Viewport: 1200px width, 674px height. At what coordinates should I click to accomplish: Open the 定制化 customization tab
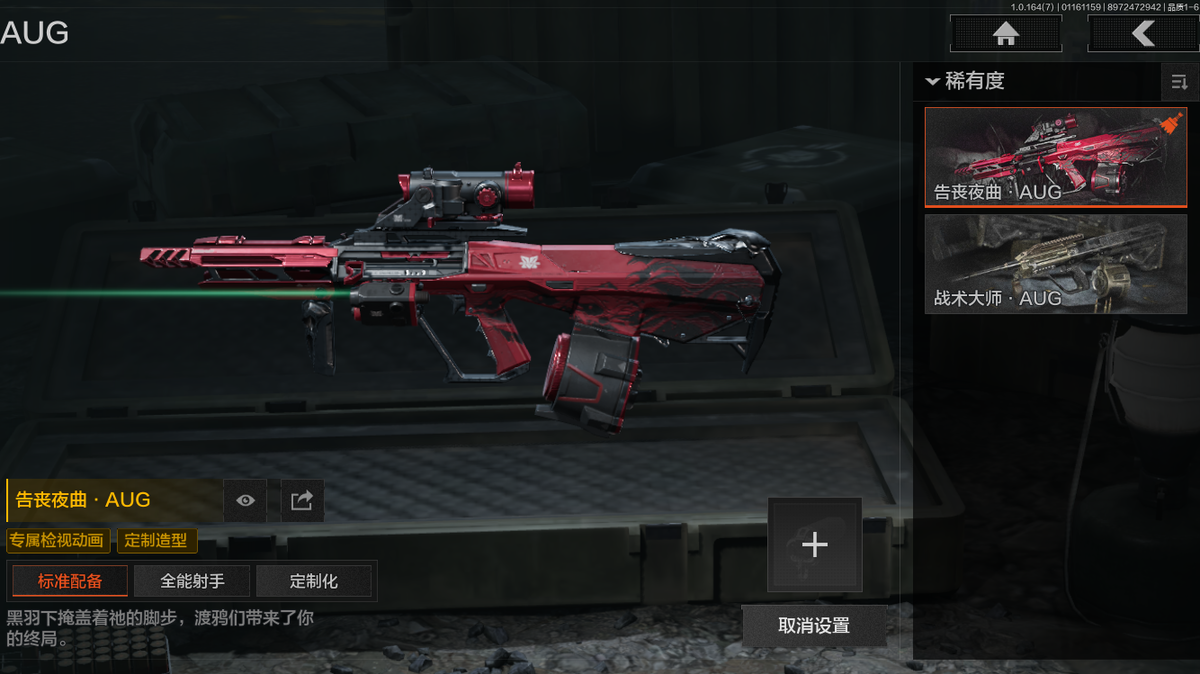pos(314,581)
